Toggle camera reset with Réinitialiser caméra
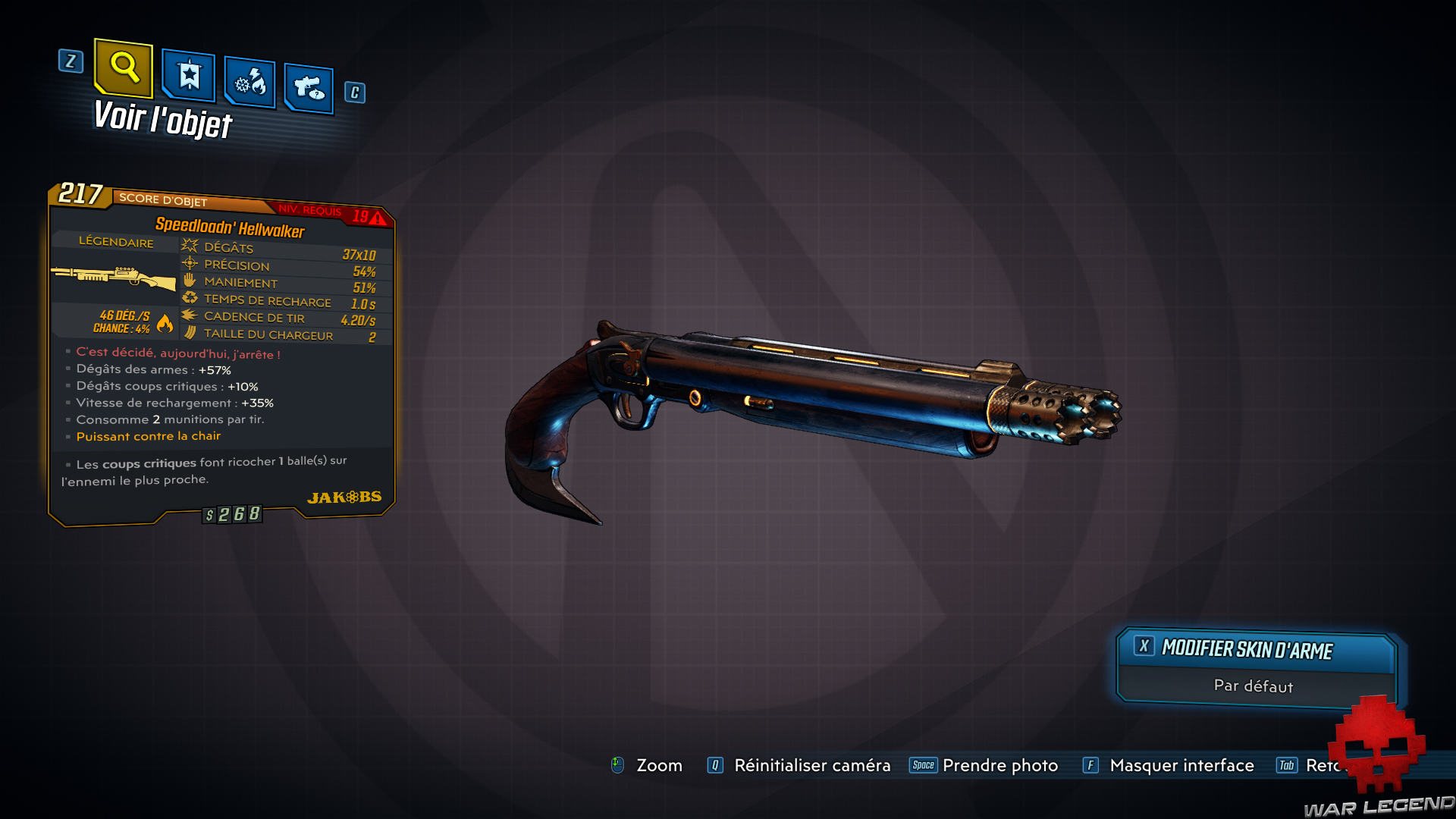The width and height of the screenshot is (1456, 819). coord(812,765)
